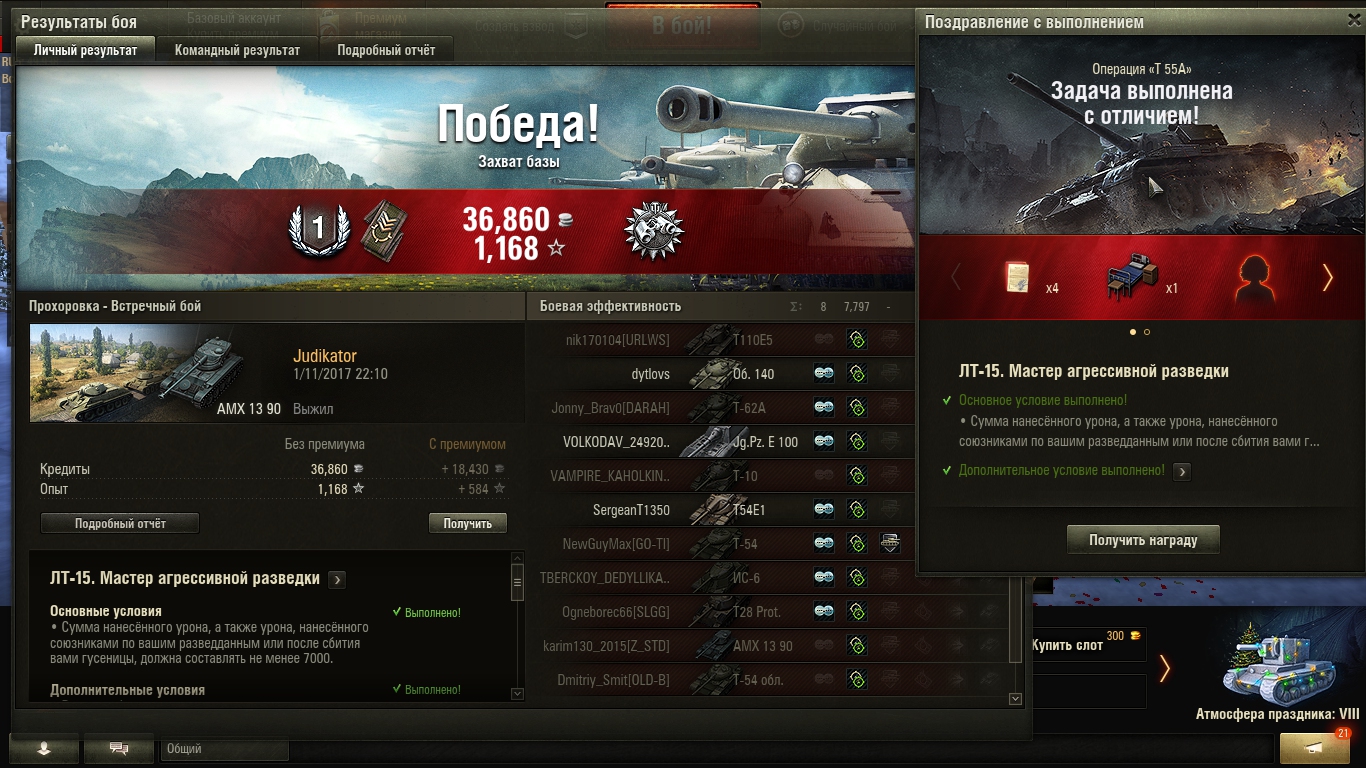Open the Атмосфера праздника VIII festive tank
The height and width of the screenshot is (768, 1366).
[1277, 672]
